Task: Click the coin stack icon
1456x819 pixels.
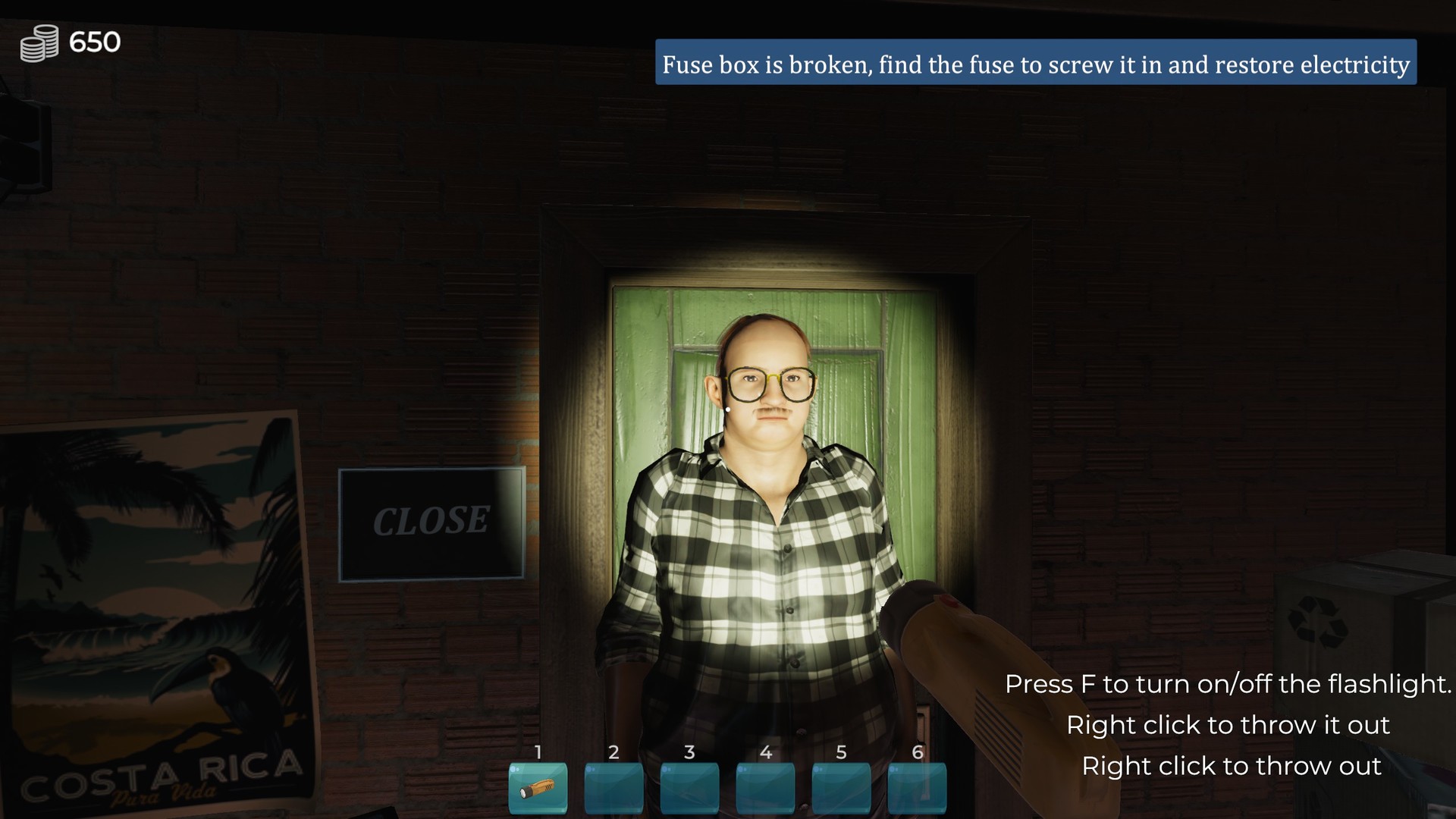Action: [39, 42]
